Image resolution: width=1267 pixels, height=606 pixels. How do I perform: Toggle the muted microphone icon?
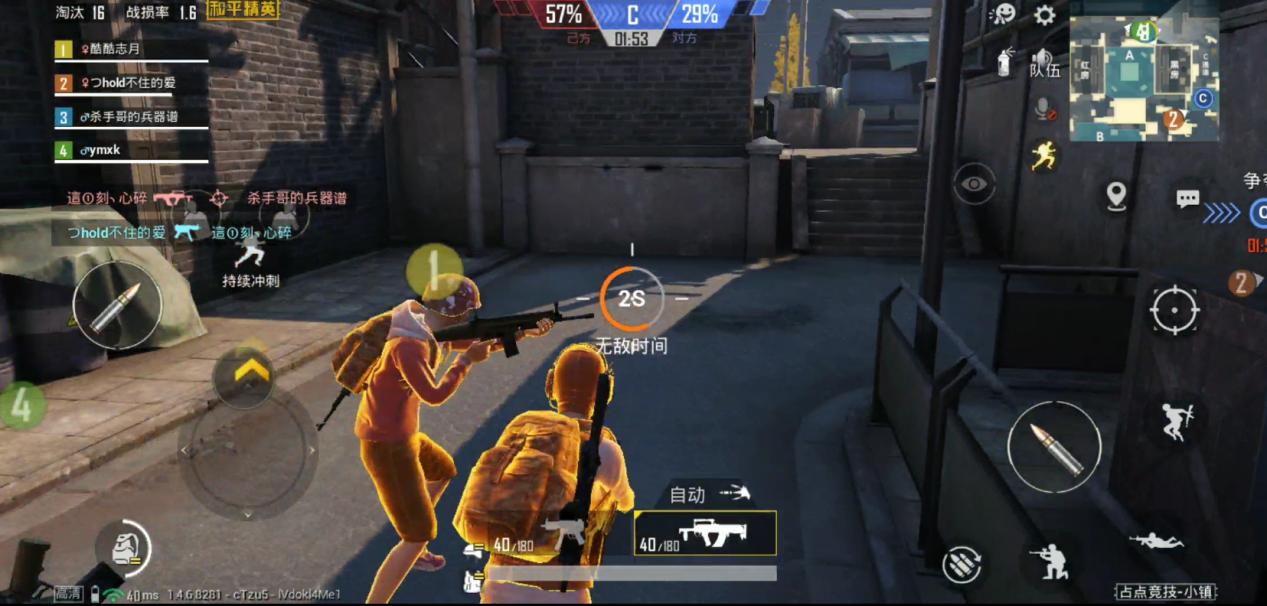click(1044, 108)
